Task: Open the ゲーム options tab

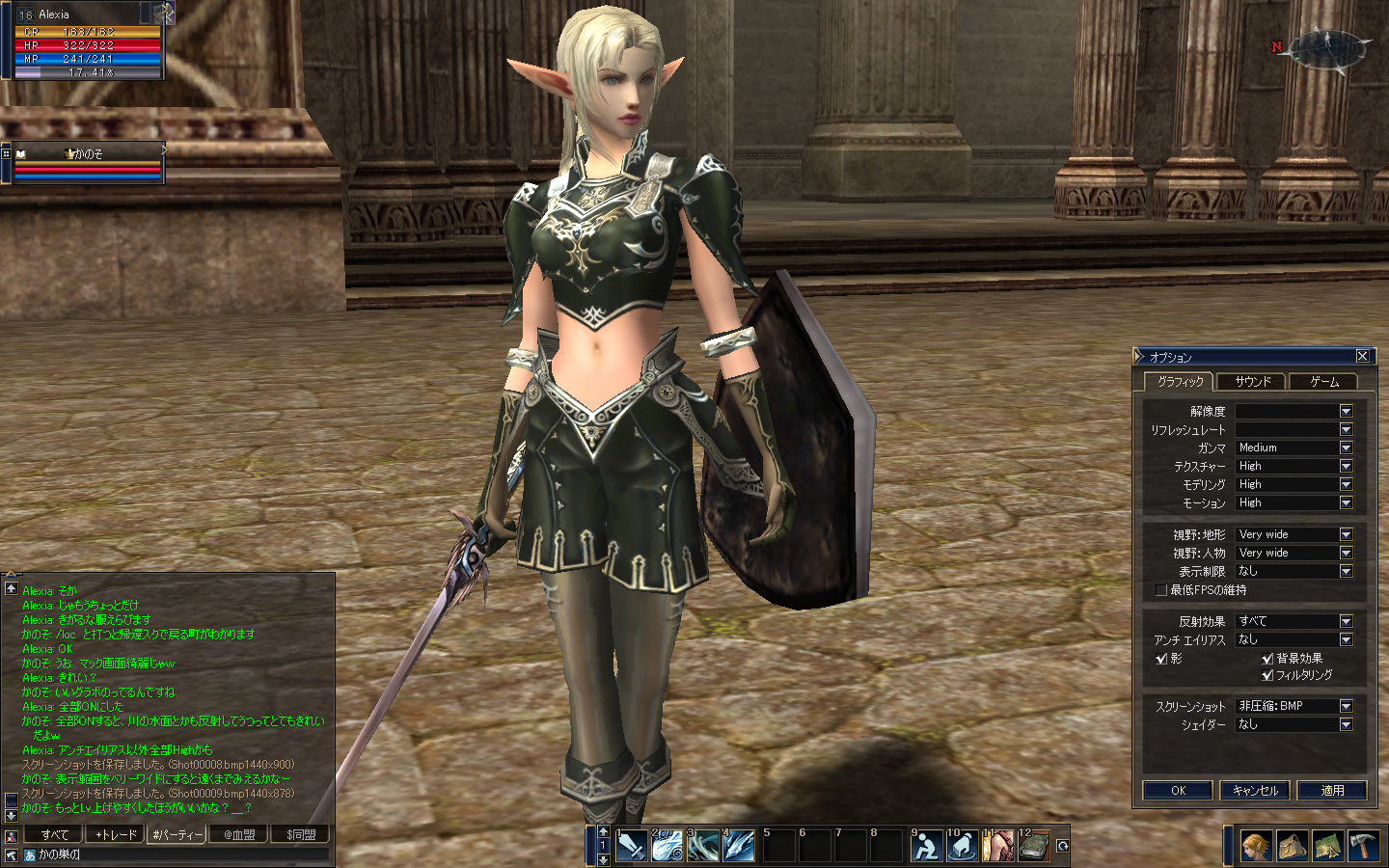Action: tap(1323, 382)
